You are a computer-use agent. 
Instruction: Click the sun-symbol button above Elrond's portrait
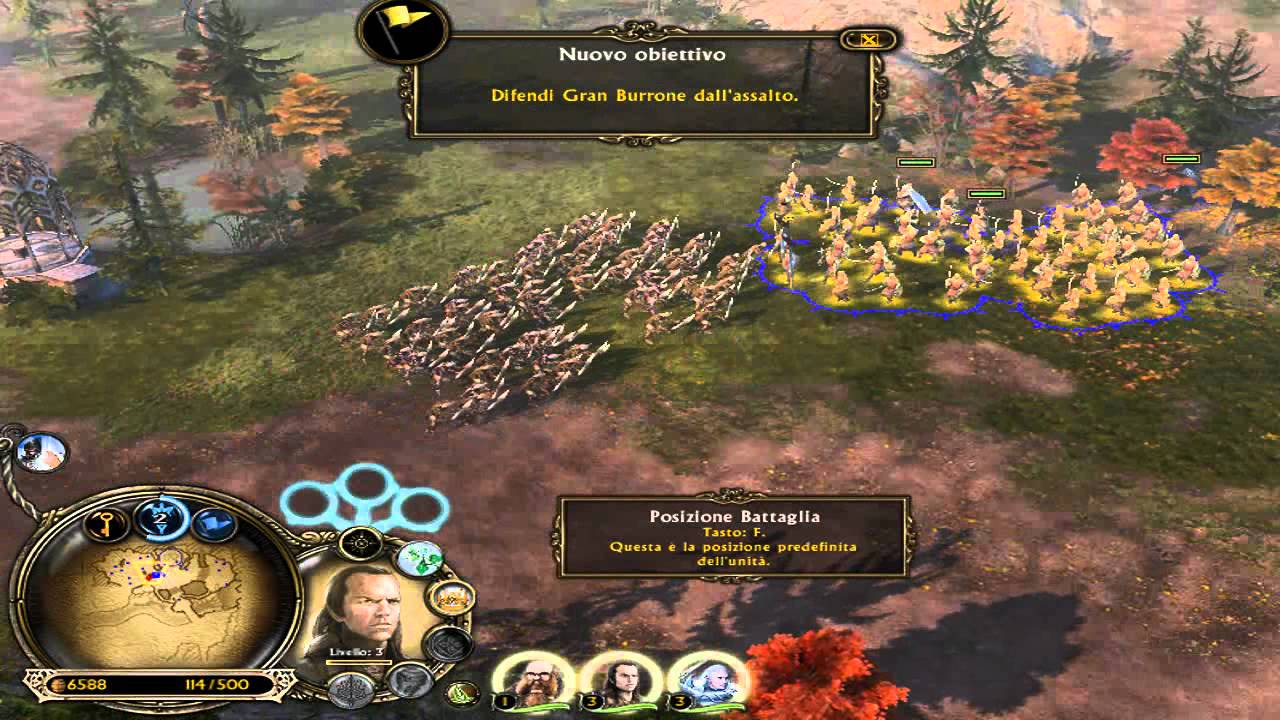click(x=361, y=543)
